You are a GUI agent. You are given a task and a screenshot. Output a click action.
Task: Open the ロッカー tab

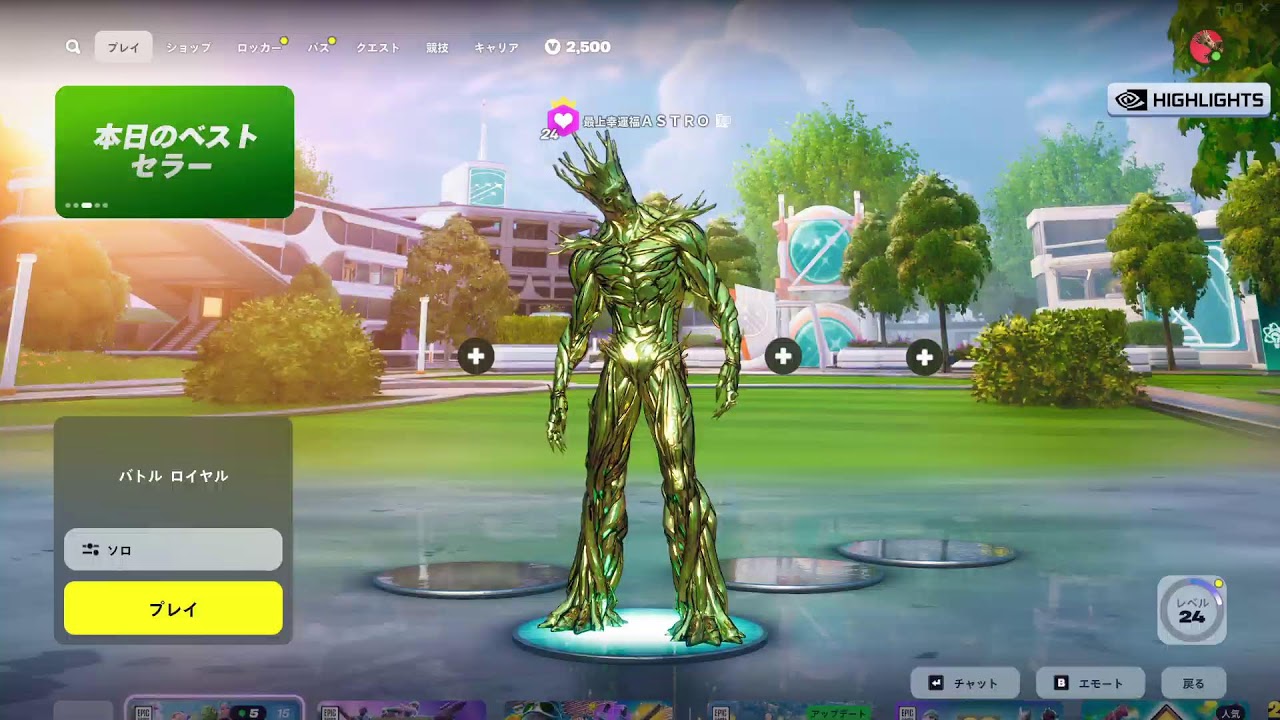point(258,47)
